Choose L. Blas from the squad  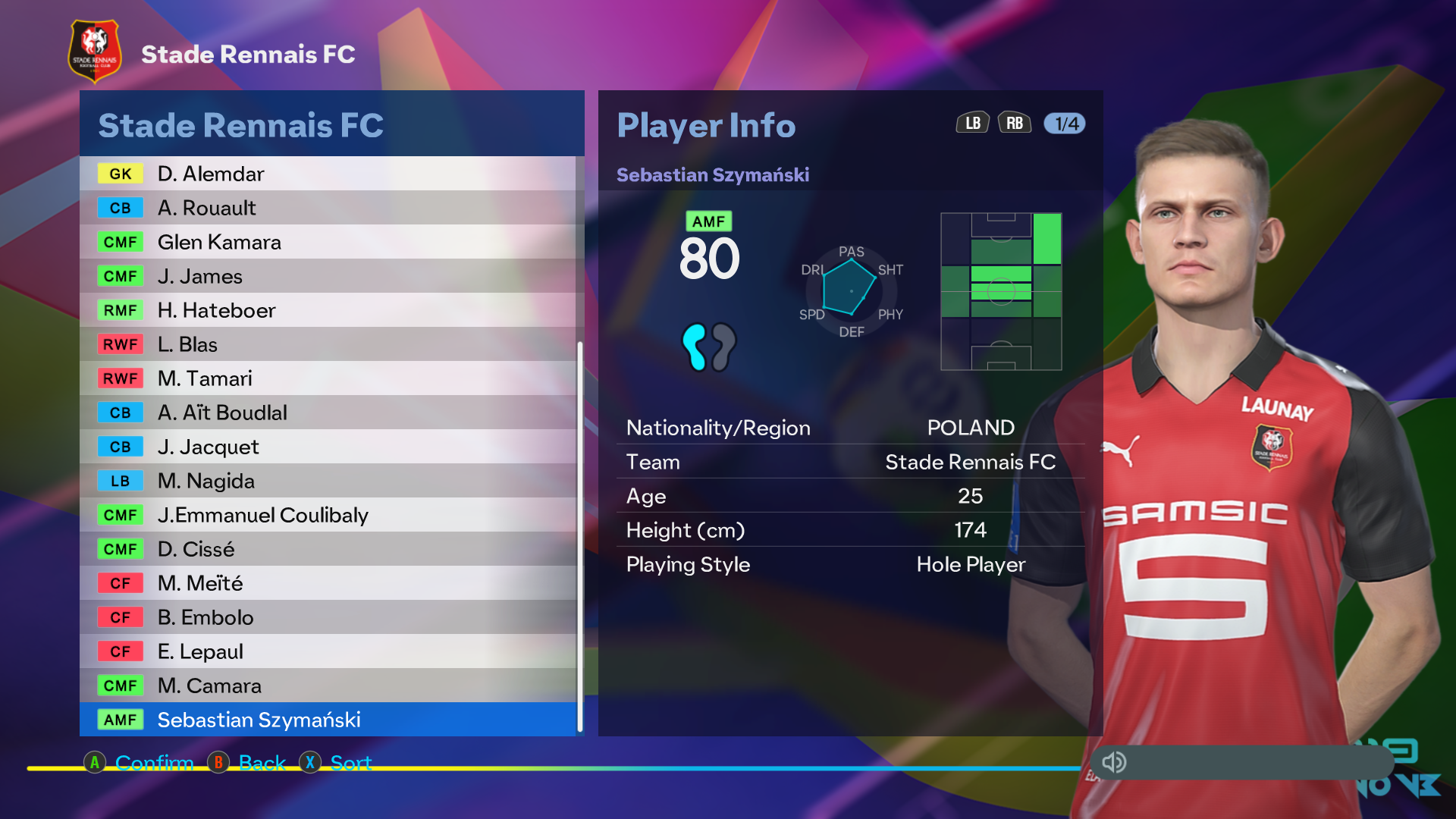[x=328, y=344]
